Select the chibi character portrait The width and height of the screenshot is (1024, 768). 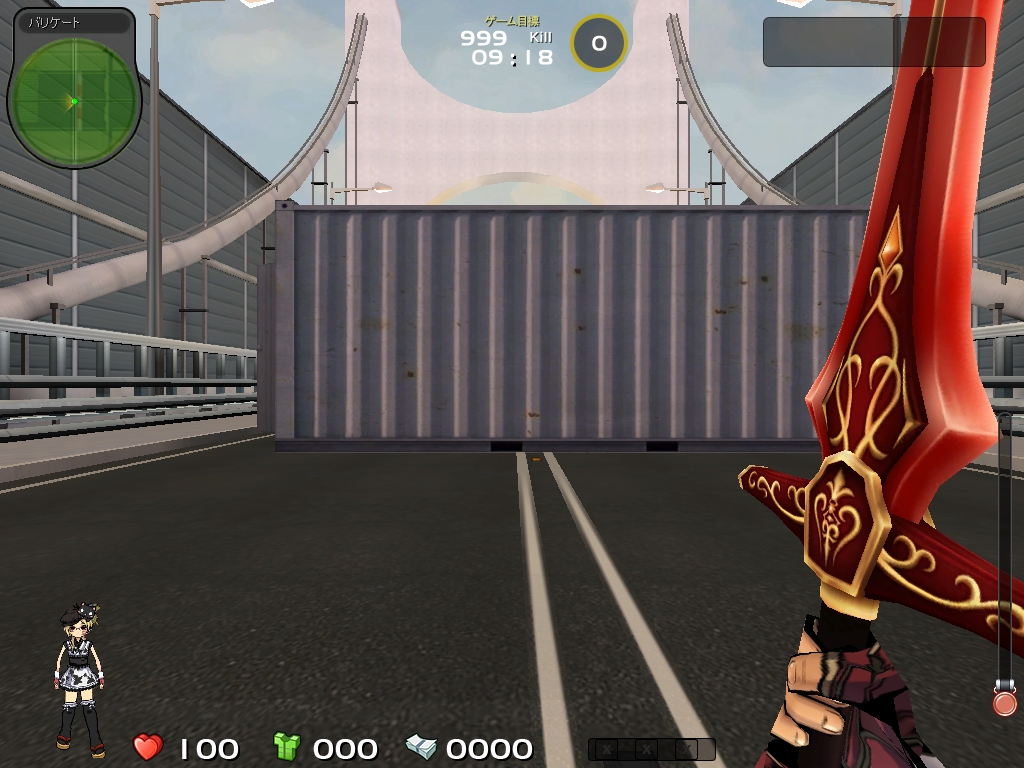pos(79,681)
